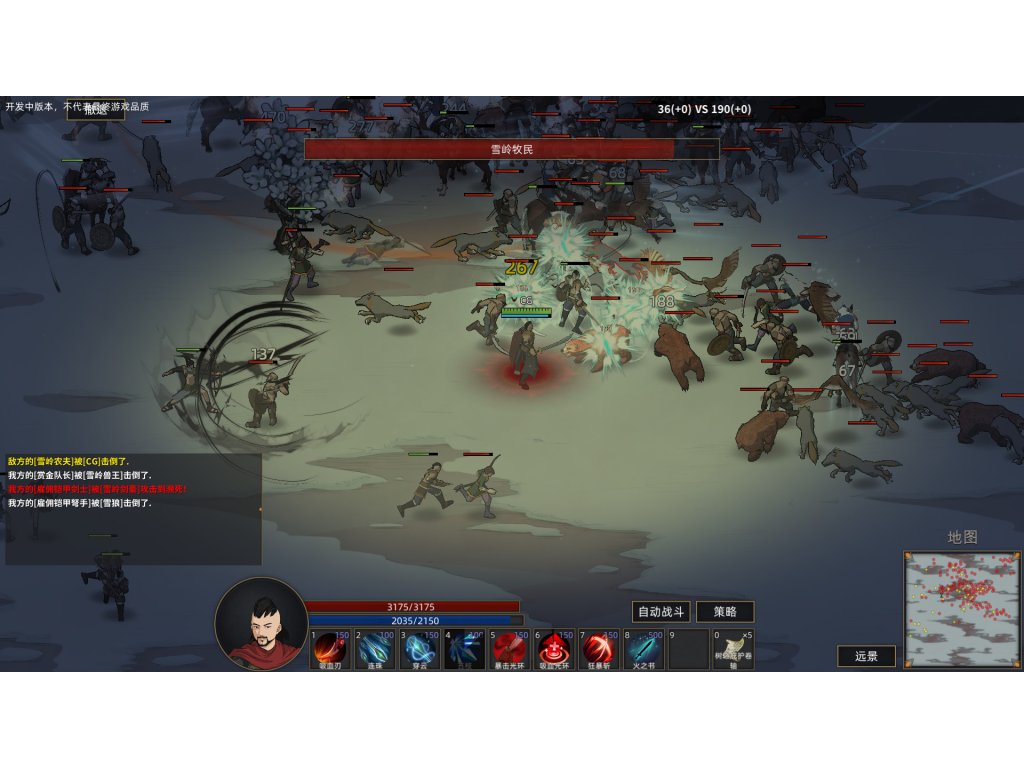Toggle the 远景 far view button
Image resolution: width=1024 pixels, height=768 pixels.
coord(866,656)
